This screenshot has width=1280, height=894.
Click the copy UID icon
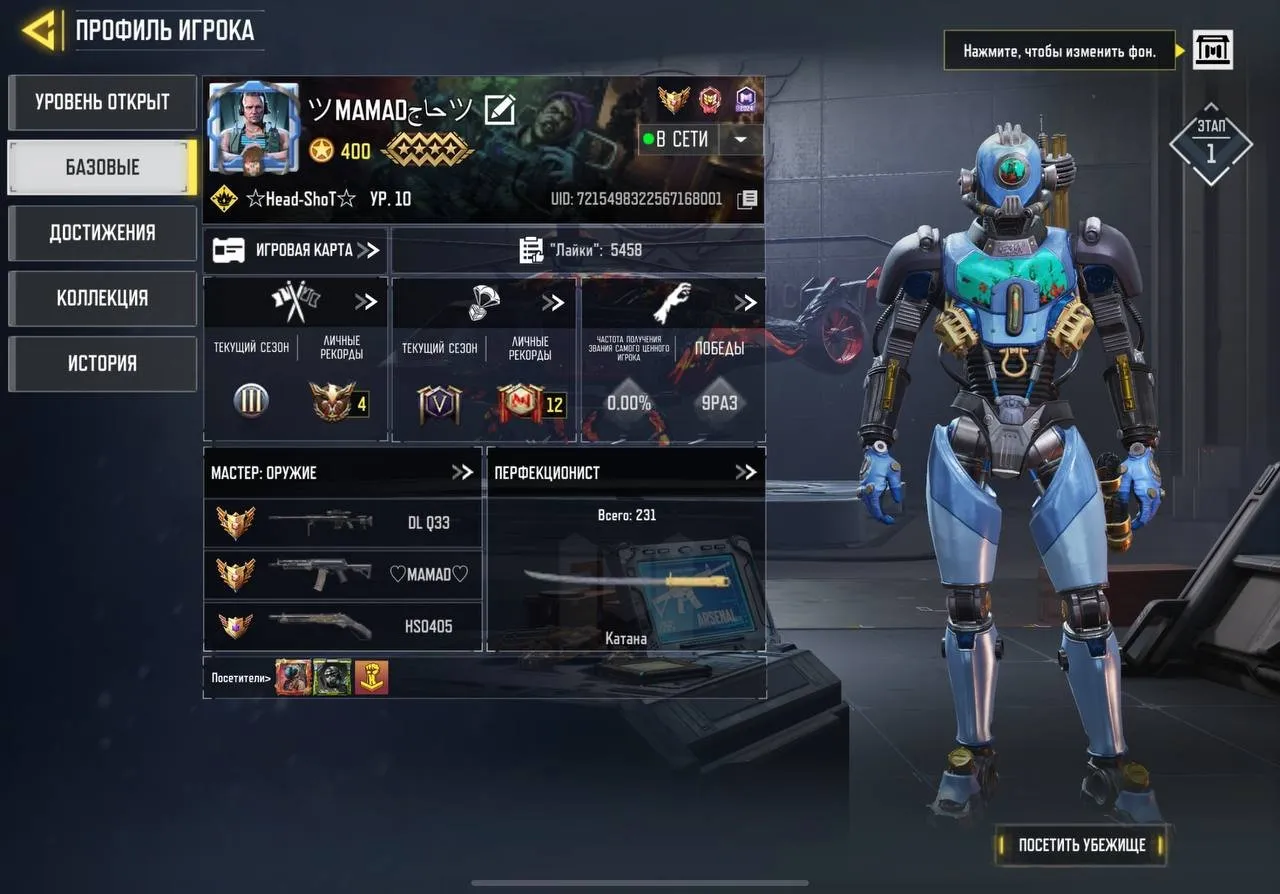746,199
